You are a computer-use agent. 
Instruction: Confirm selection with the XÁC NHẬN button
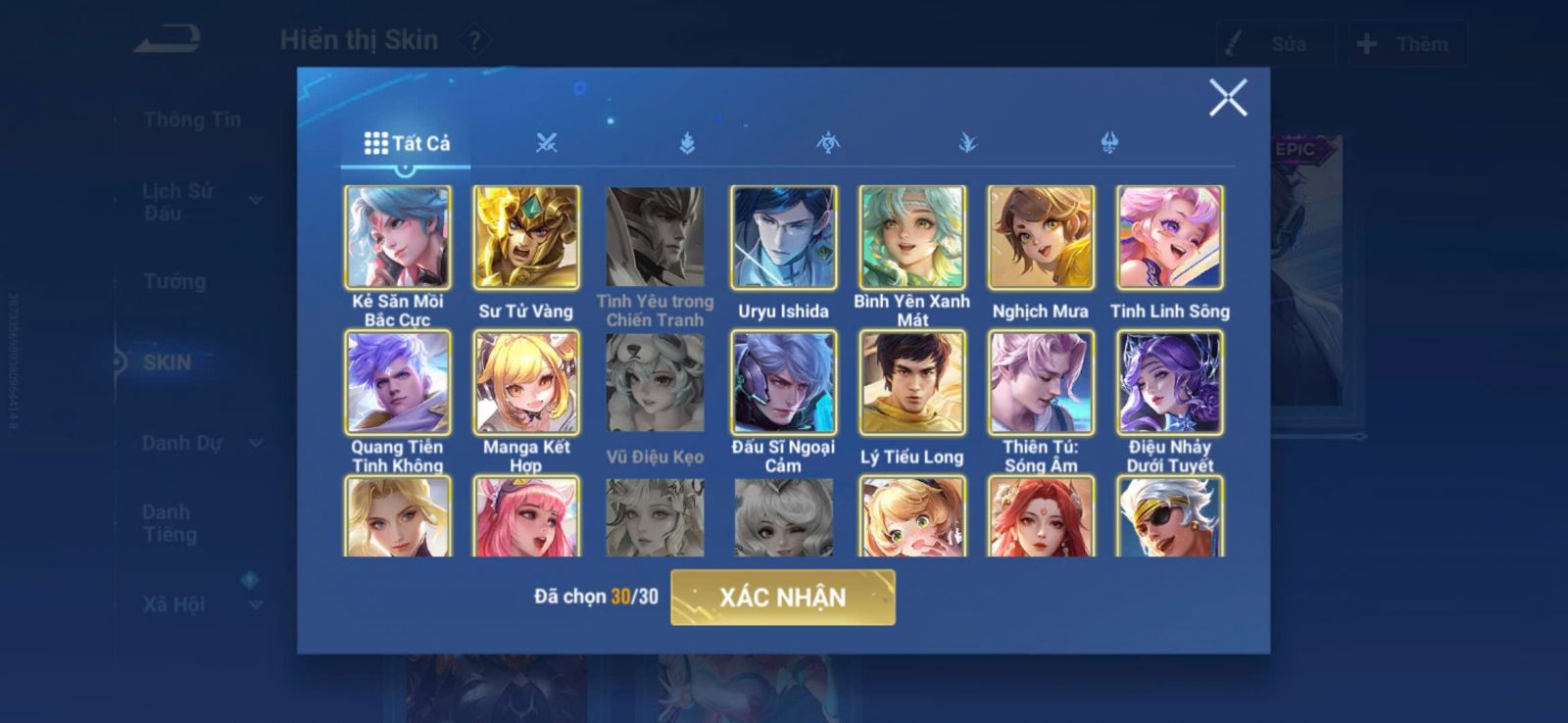pyautogui.click(x=782, y=598)
